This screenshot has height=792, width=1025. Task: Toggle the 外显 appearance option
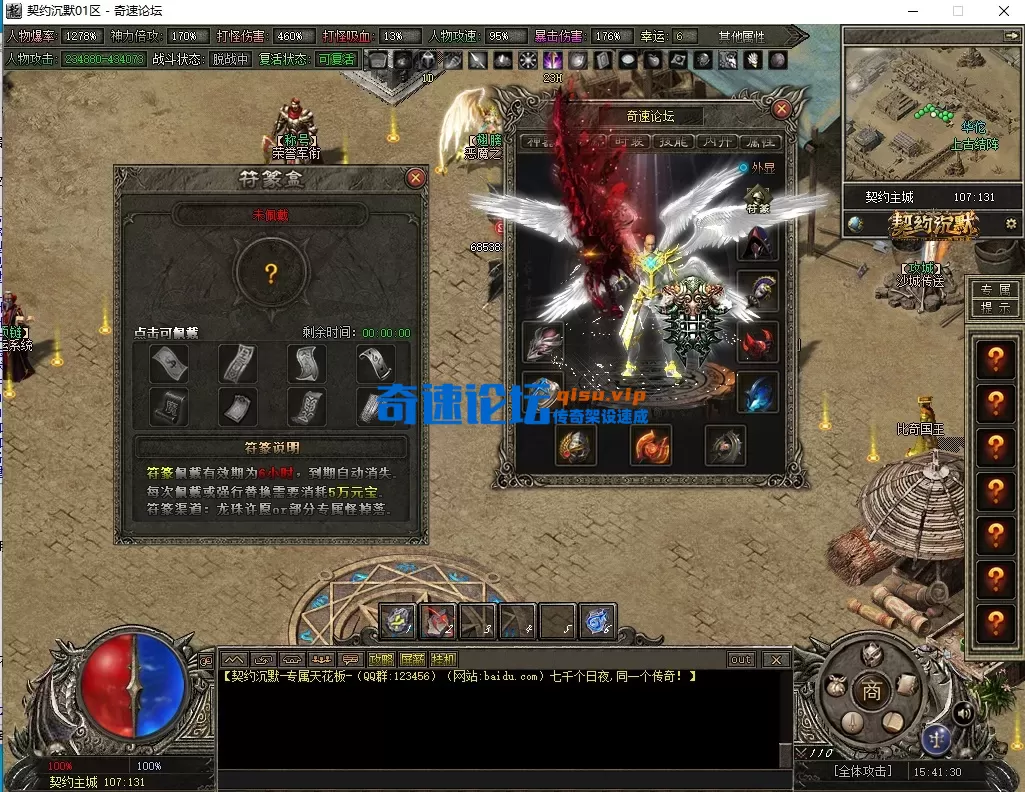point(743,168)
